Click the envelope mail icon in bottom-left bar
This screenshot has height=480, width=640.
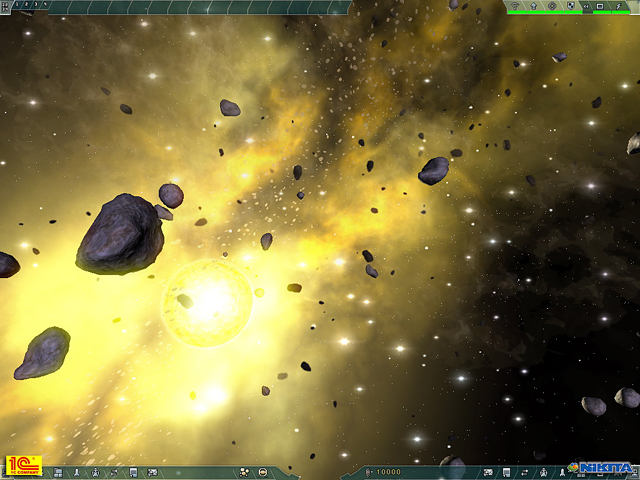click(x=152, y=472)
